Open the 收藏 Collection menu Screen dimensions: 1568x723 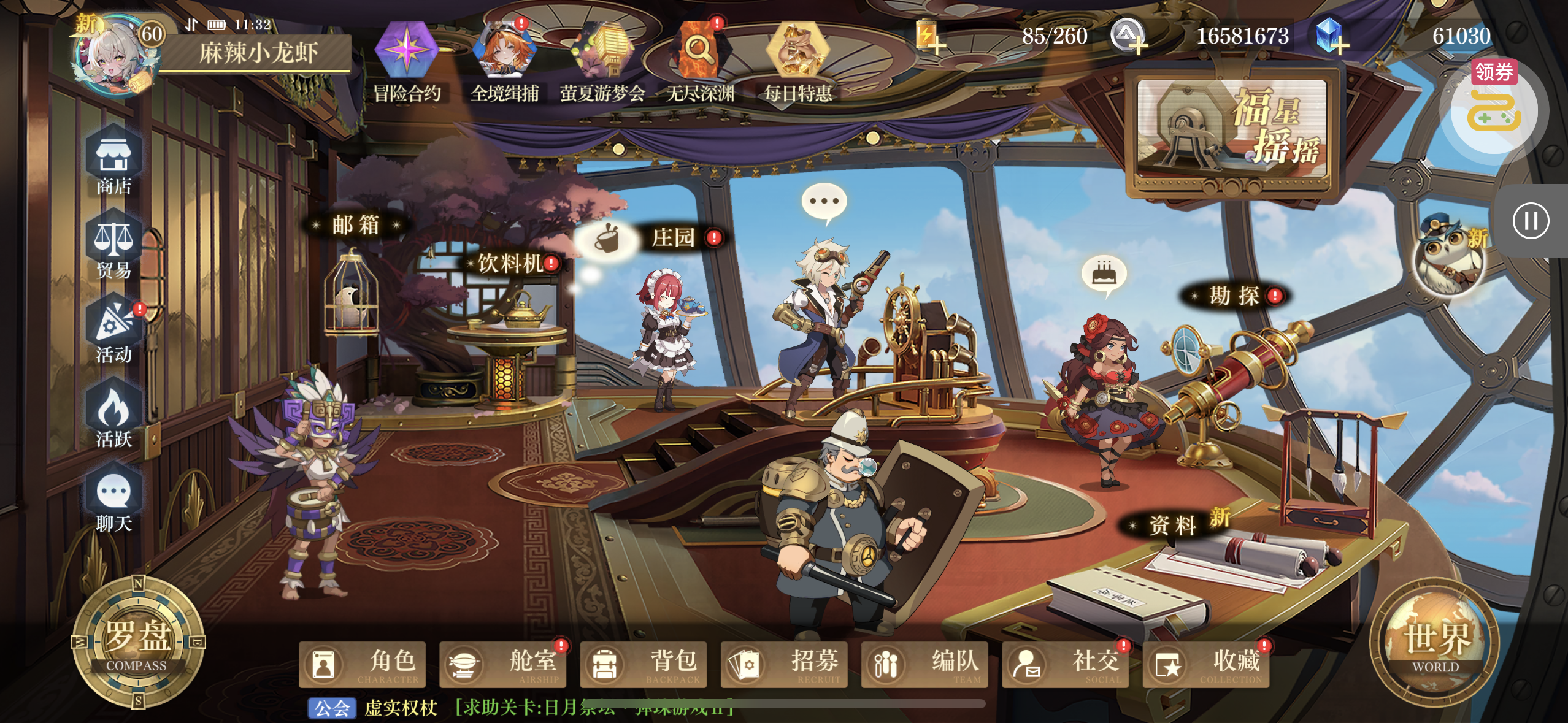click(x=1205, y=664)
